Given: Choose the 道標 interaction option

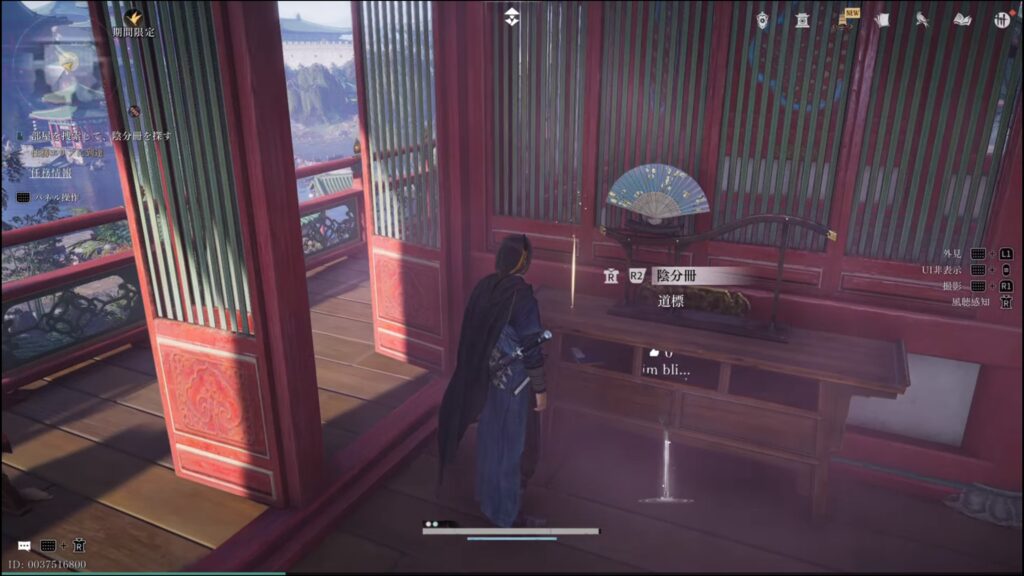Looking at the screenshot, I should [x=672, y=300].
